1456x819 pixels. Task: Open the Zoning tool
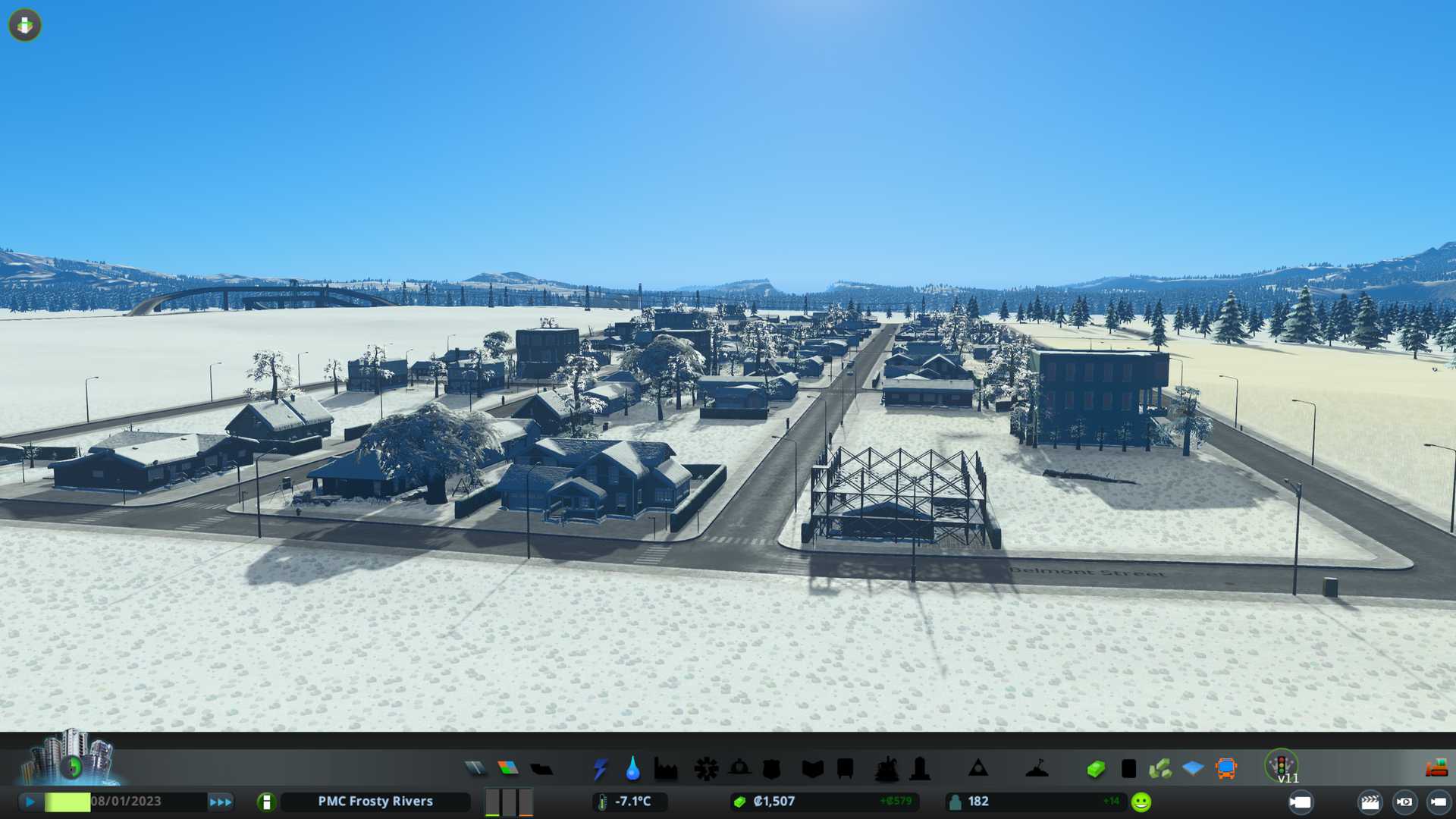point(508,769)
